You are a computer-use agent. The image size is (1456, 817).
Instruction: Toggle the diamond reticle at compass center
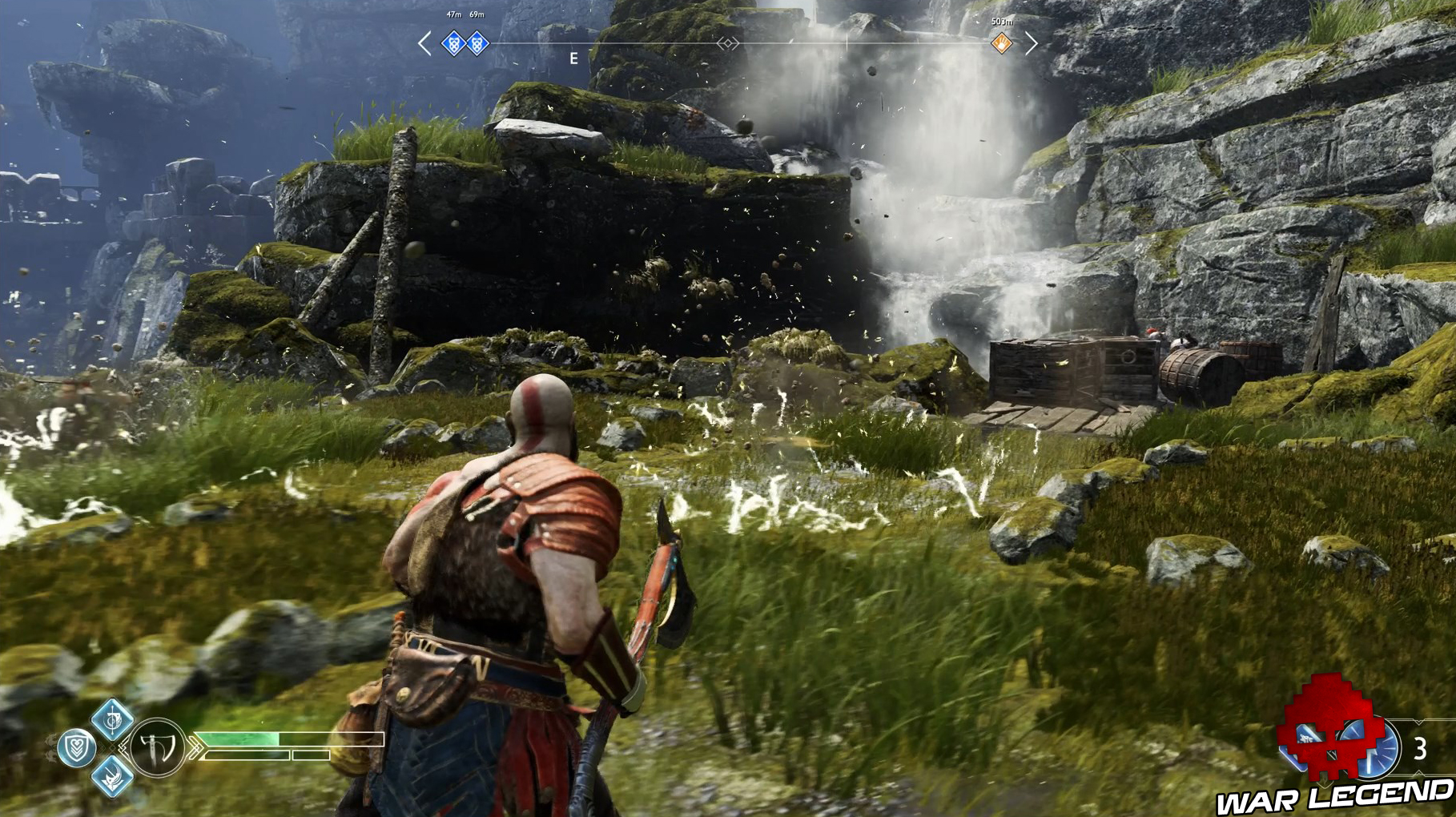pyautogui.click(x=727, y=43)
